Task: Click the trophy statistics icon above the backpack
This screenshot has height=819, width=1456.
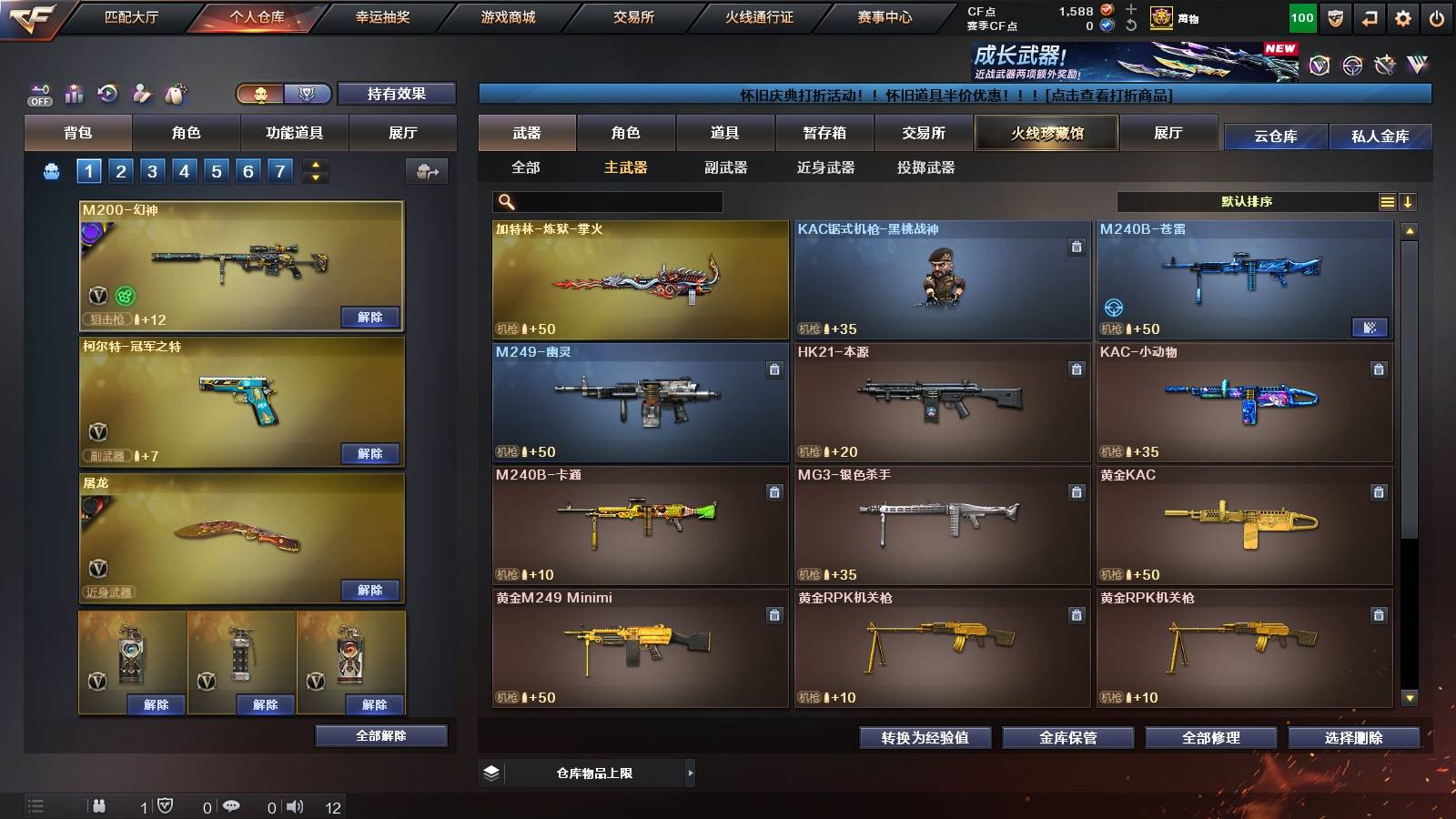Action: click(x=73, y=93)
